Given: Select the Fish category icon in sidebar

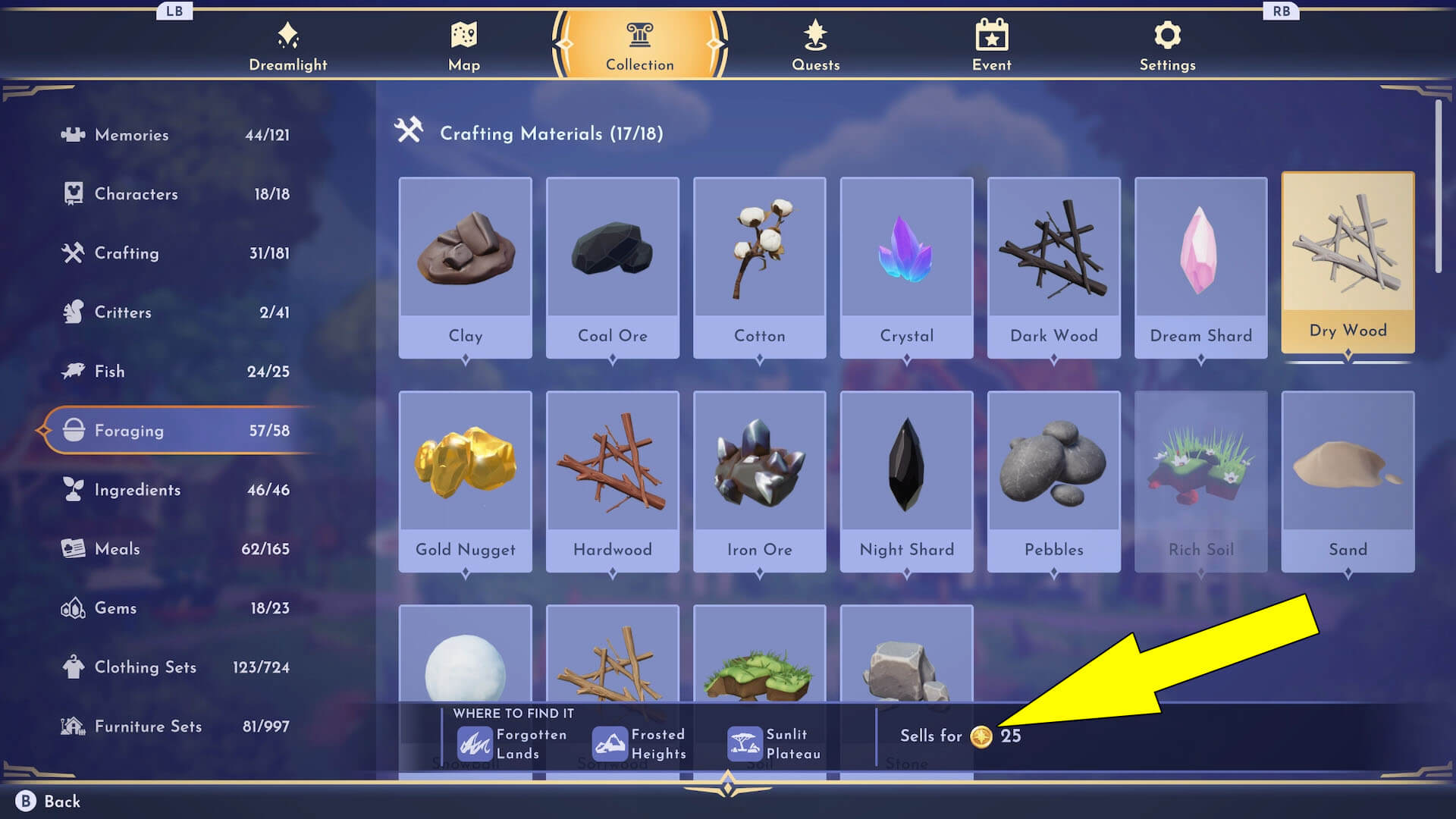Looking at the screenshot, I should tap(71, 371).
